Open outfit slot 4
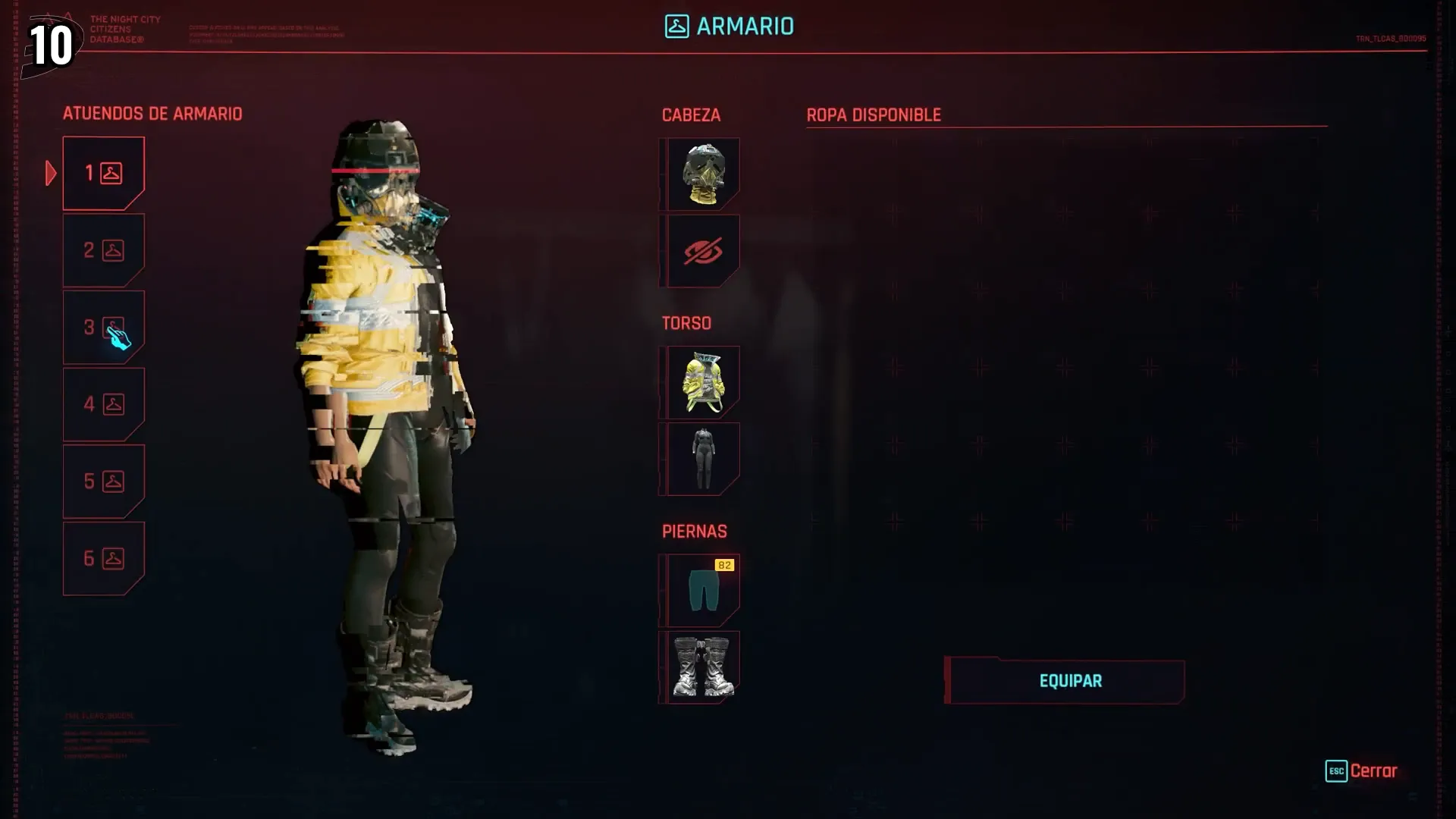Viewport: 1456px width, 819px height. click(x=104, y=404)
